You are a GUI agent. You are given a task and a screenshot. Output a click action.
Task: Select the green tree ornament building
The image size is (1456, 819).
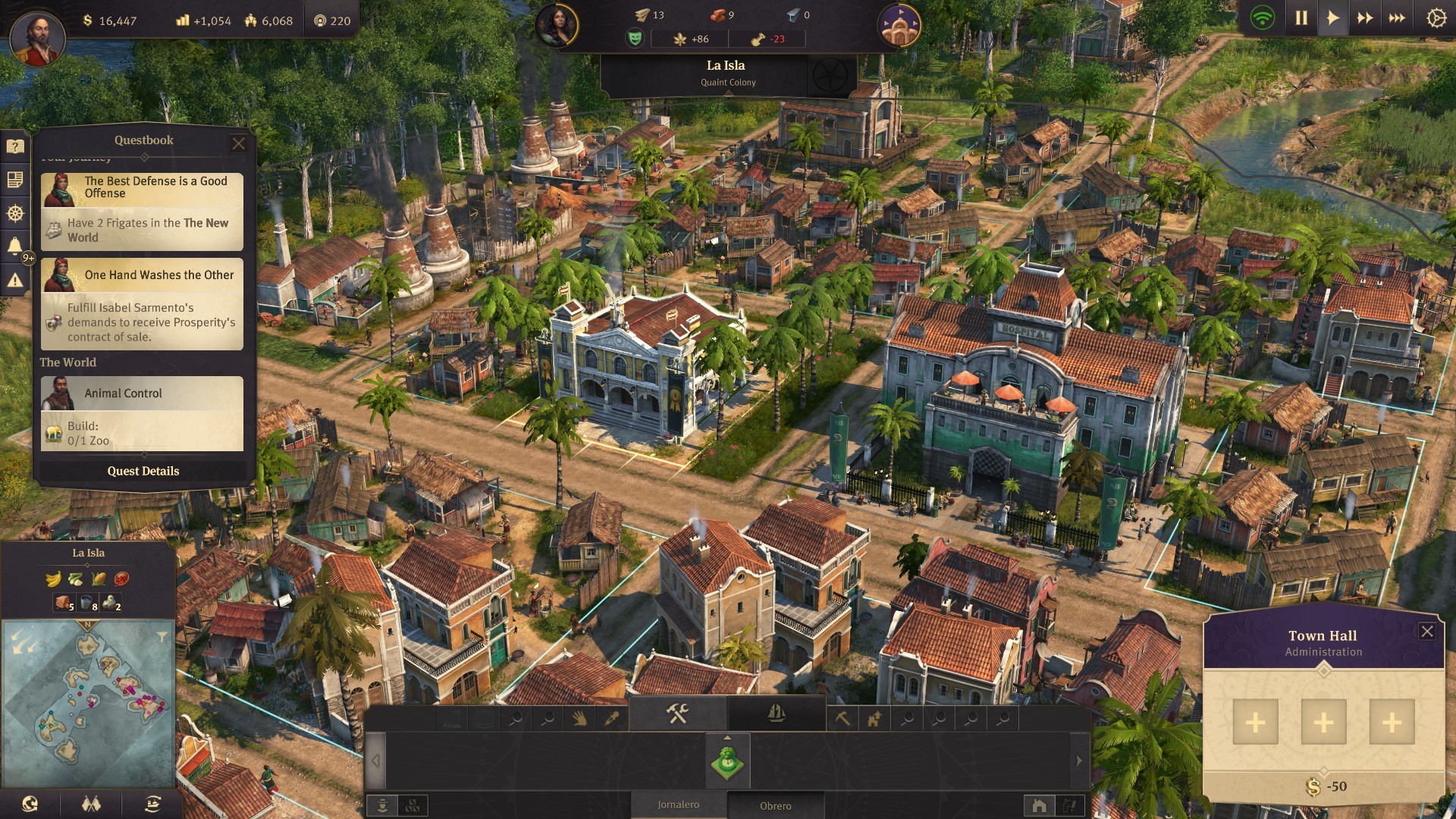pyautogui.click(x=728, y=761)
